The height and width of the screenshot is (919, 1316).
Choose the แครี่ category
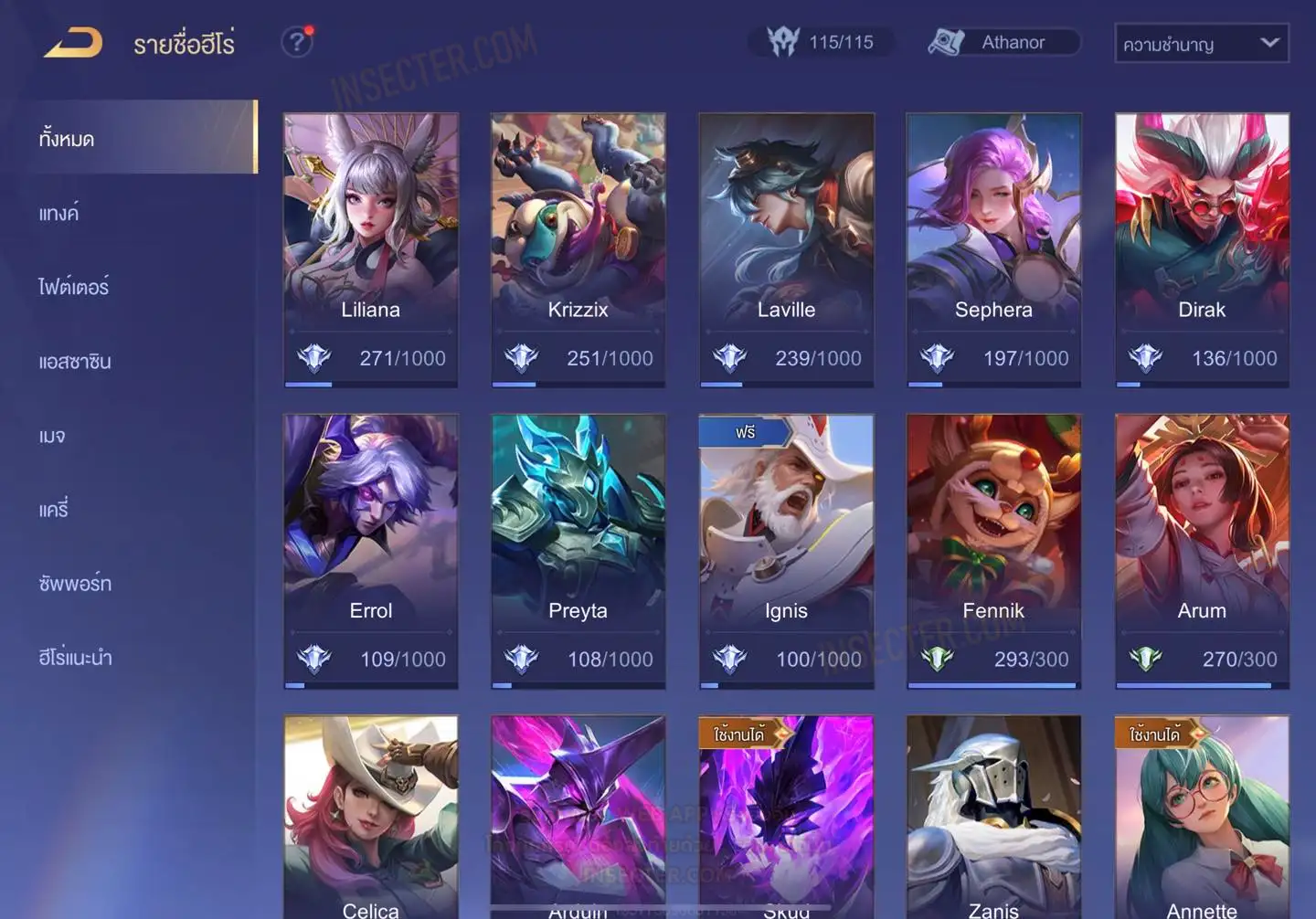[54, 509]
